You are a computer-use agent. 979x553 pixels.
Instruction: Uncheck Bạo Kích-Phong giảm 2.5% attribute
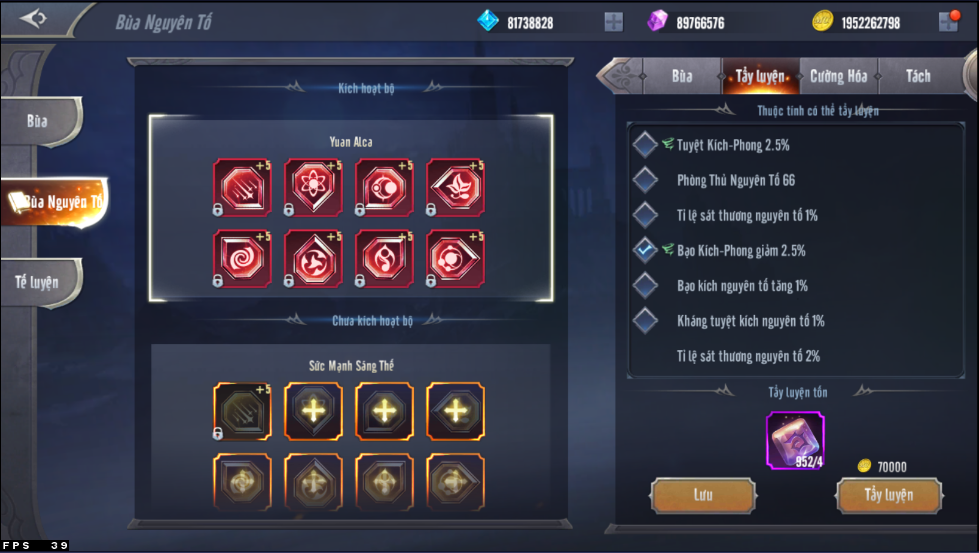pos(646,250)
